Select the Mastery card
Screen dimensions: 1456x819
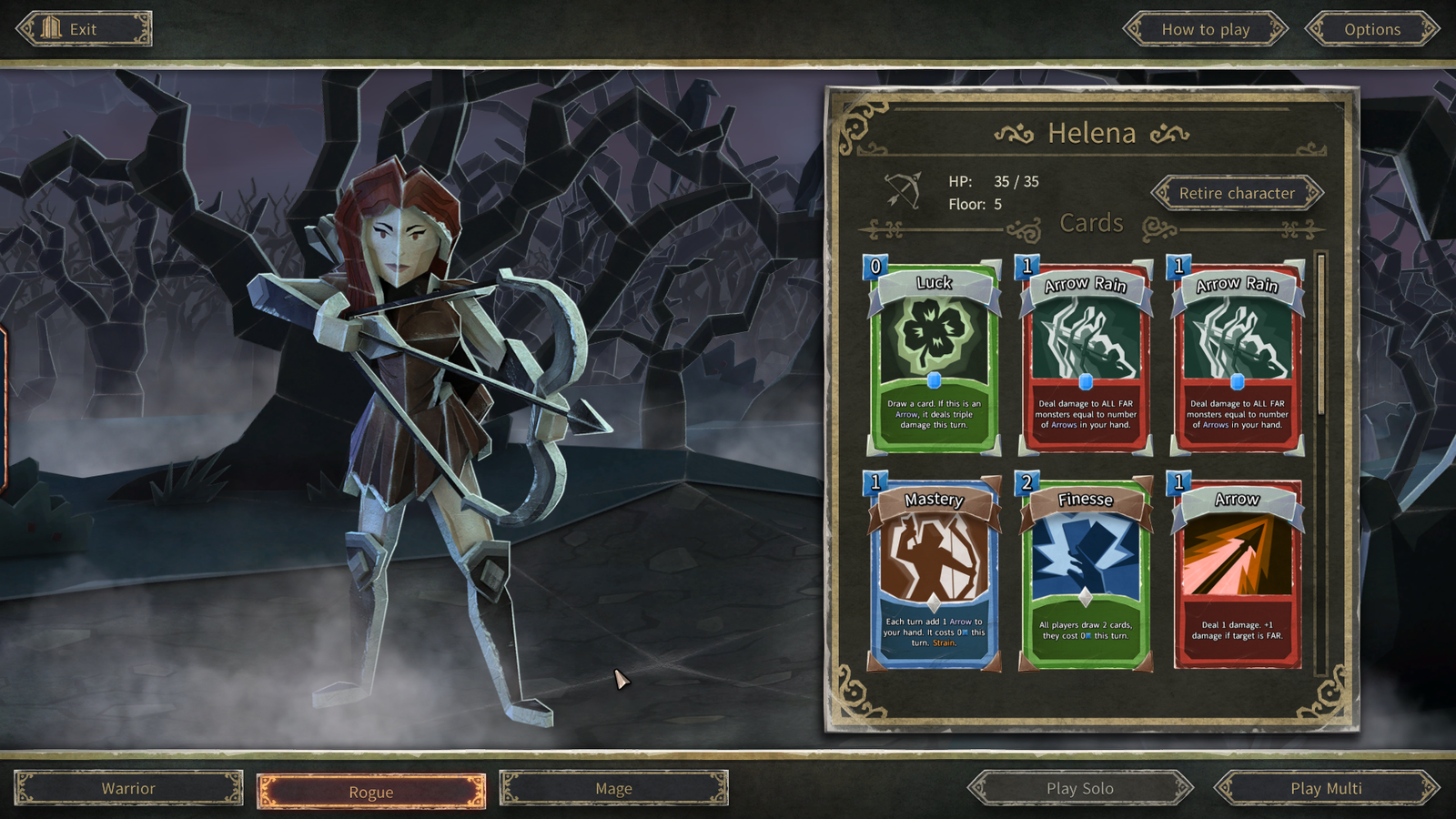(x=934, y=573)
